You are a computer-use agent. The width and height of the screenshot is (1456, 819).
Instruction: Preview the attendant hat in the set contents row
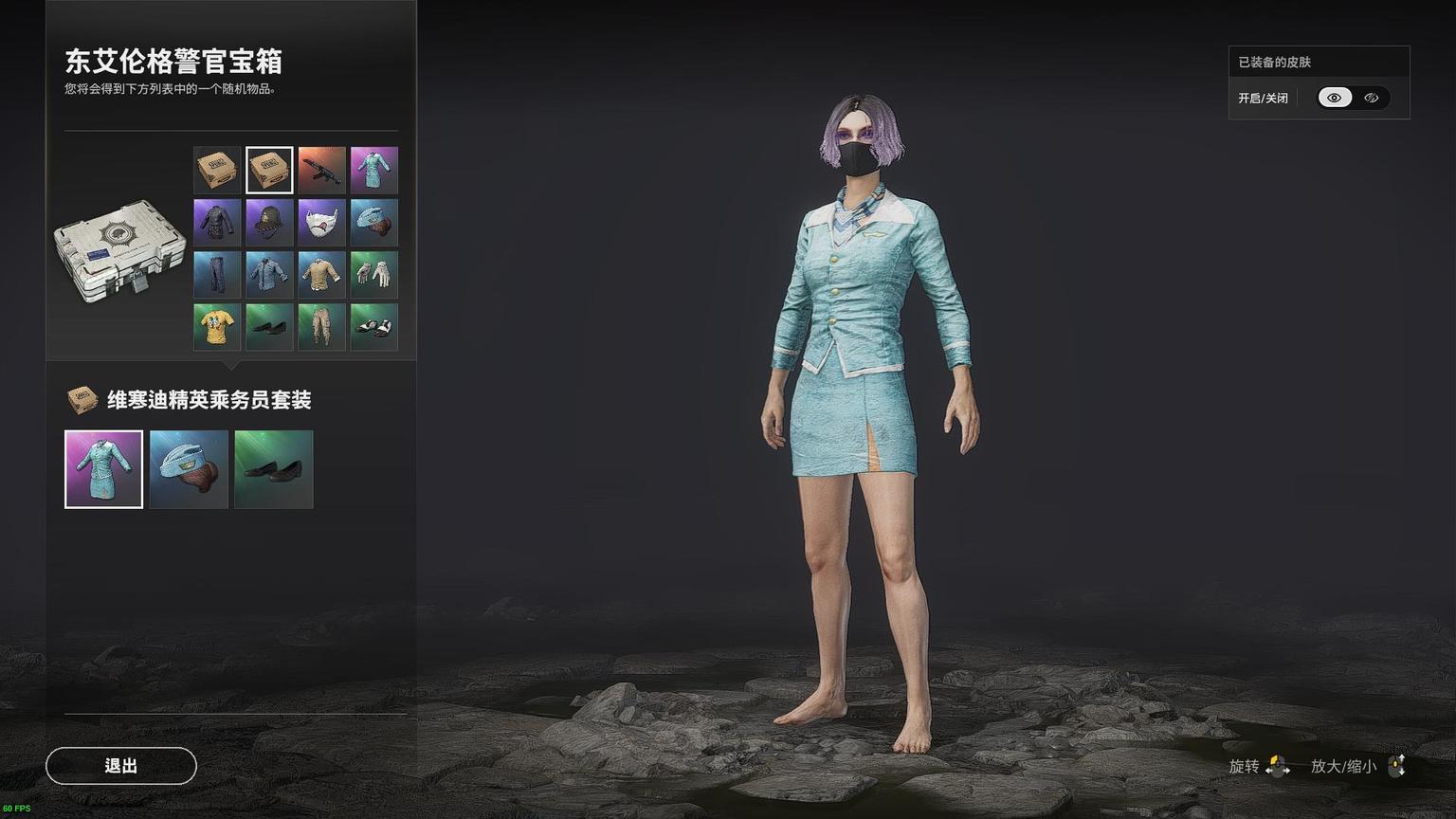[x=189, y=469]
